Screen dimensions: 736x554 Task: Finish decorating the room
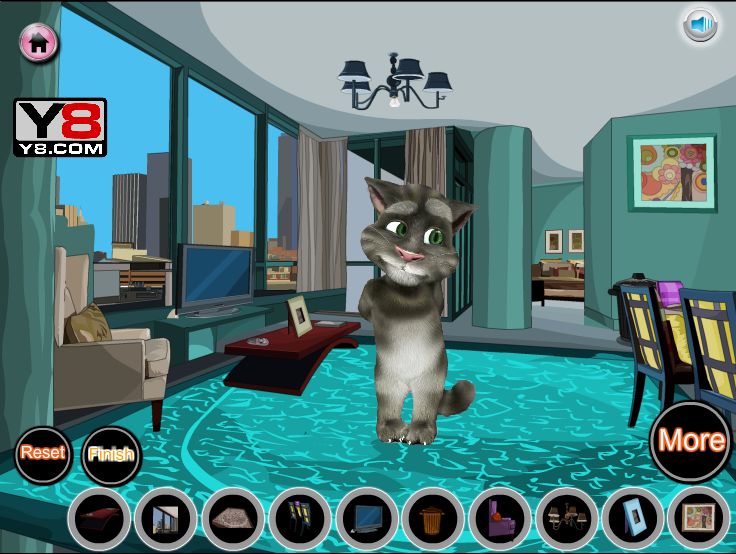[110, 454]
